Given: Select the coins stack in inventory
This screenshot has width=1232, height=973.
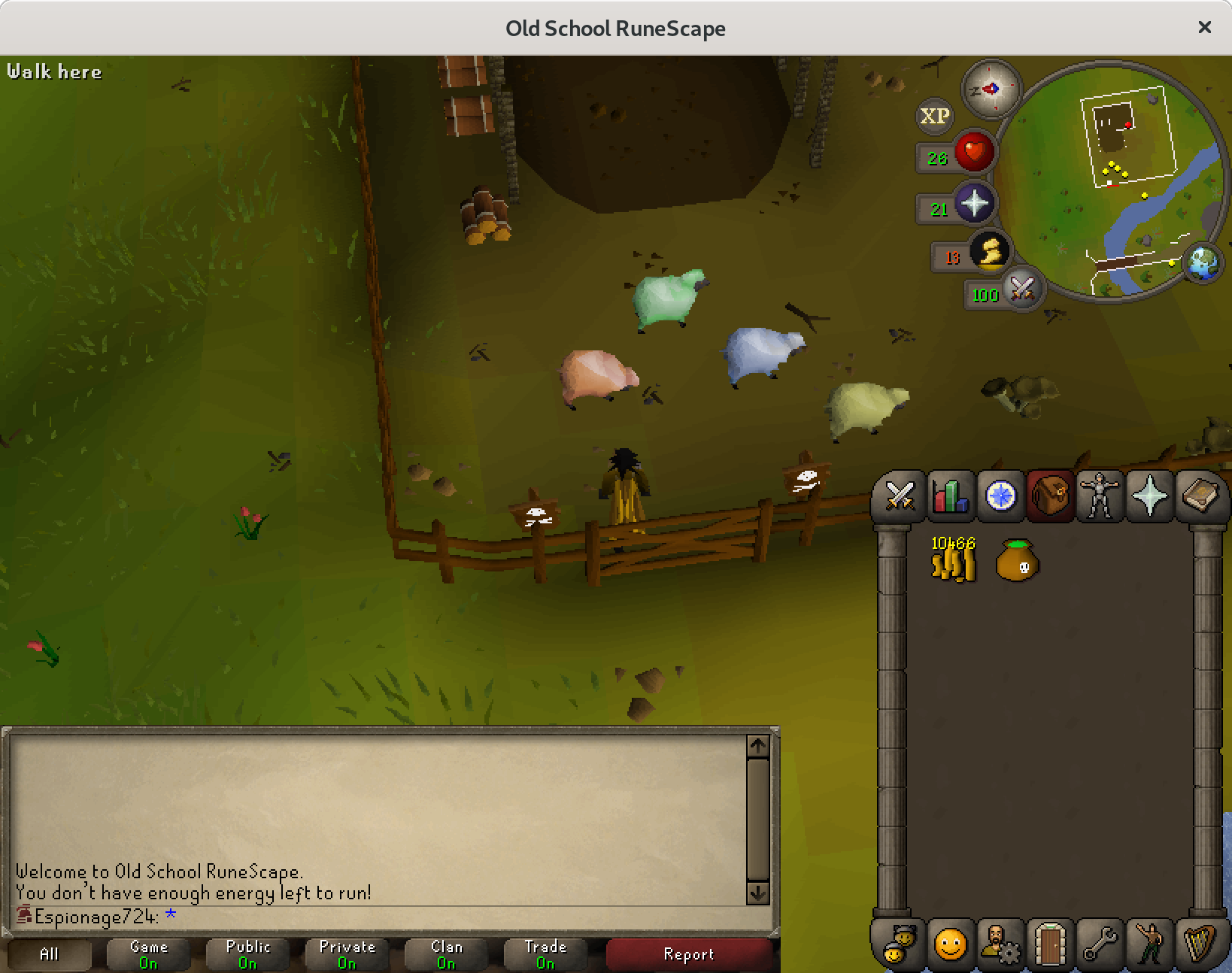Looking at the screenshot, I should 953,559.
